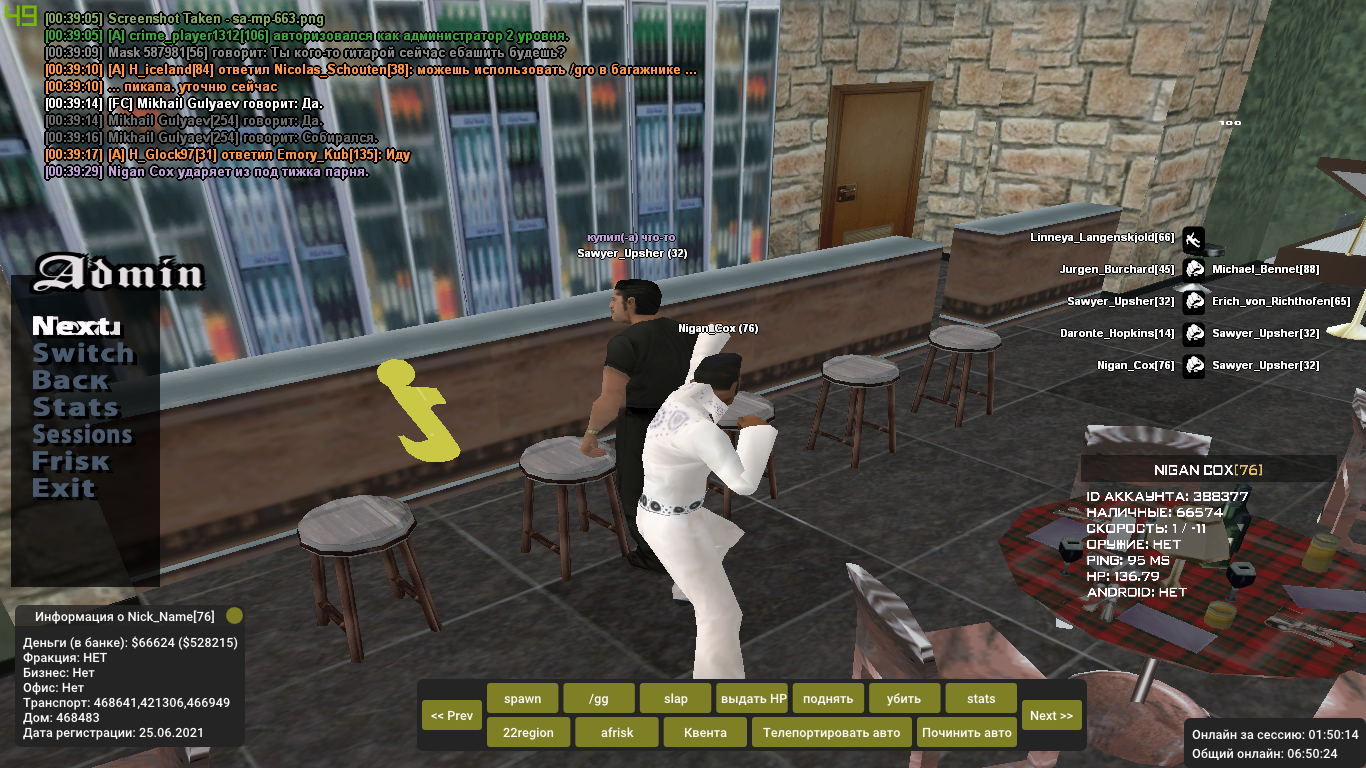1366x768 pixels.
Task: Click the убить button
Action: click(905, 698)
